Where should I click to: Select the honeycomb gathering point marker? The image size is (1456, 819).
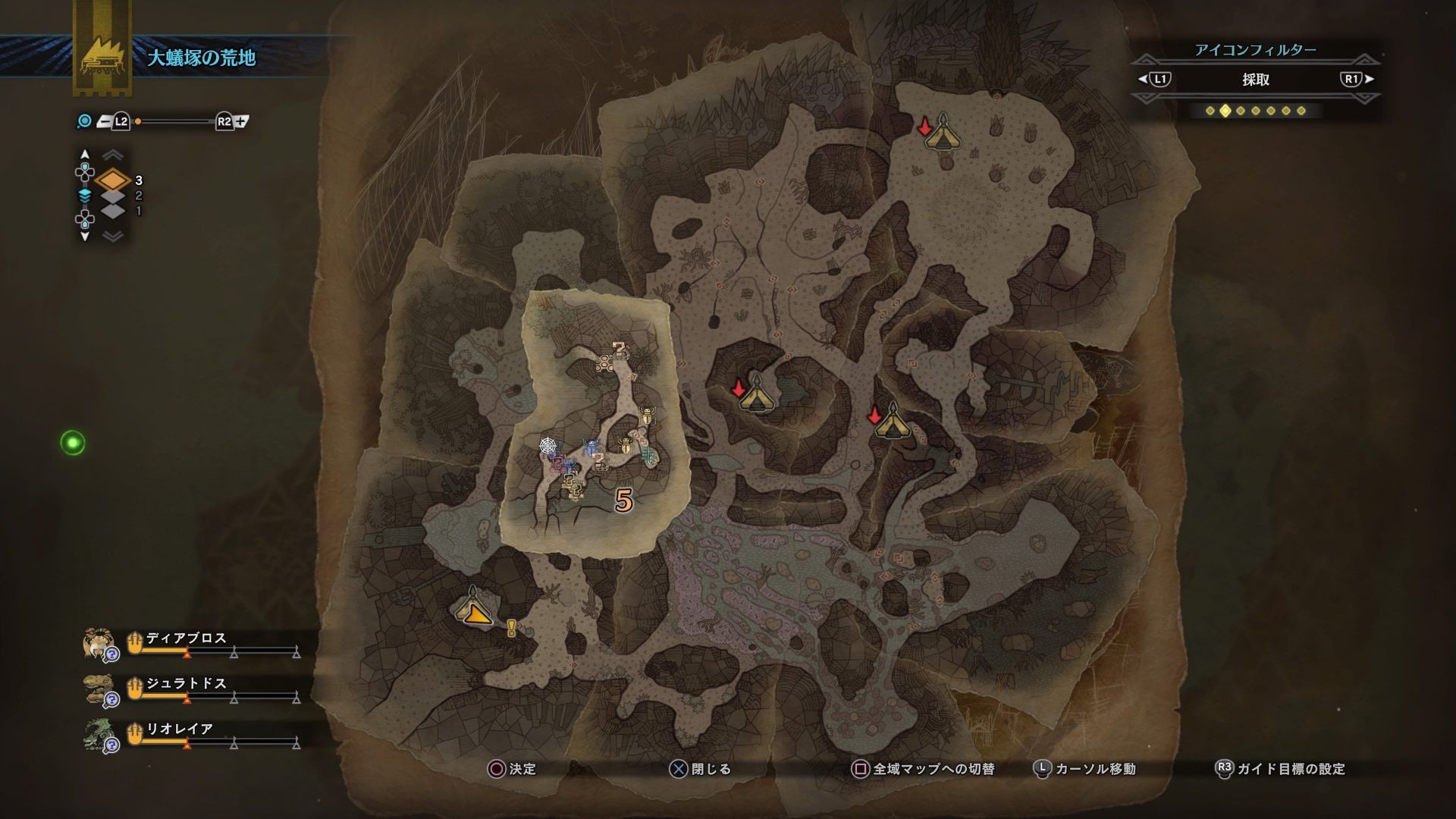click(604, 365)
